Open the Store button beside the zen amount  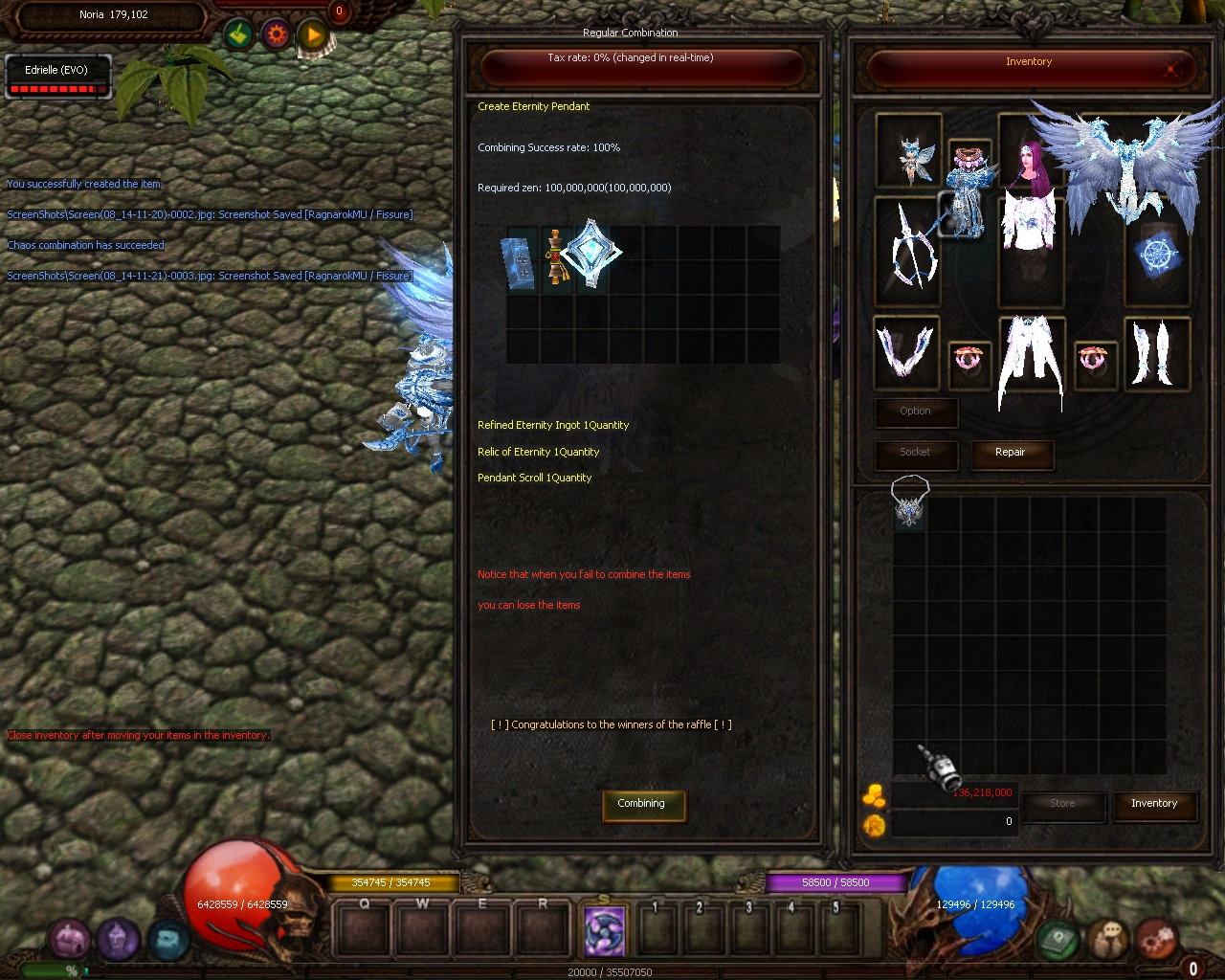1062,804
